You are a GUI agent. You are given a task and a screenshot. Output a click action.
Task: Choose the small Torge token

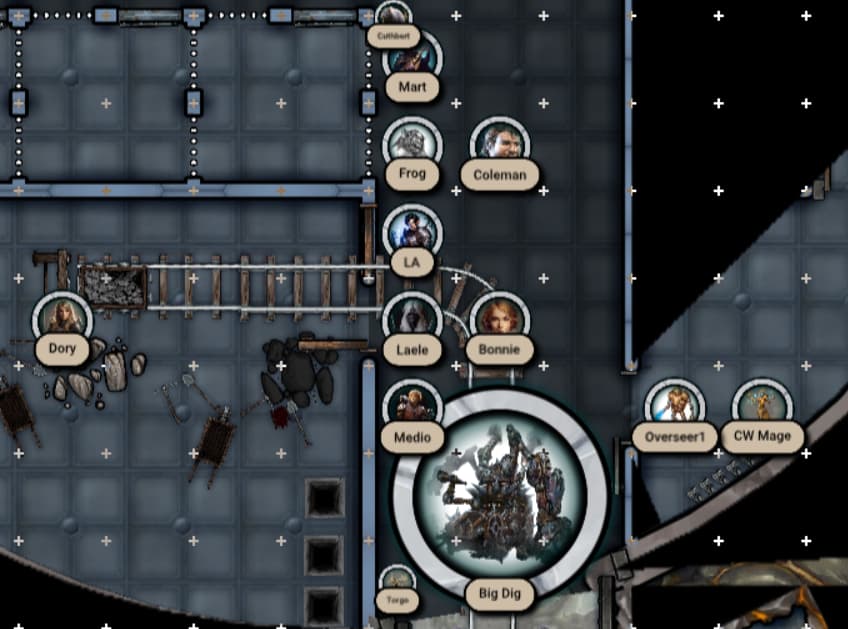pyautogui.click(x=398, y=580)
